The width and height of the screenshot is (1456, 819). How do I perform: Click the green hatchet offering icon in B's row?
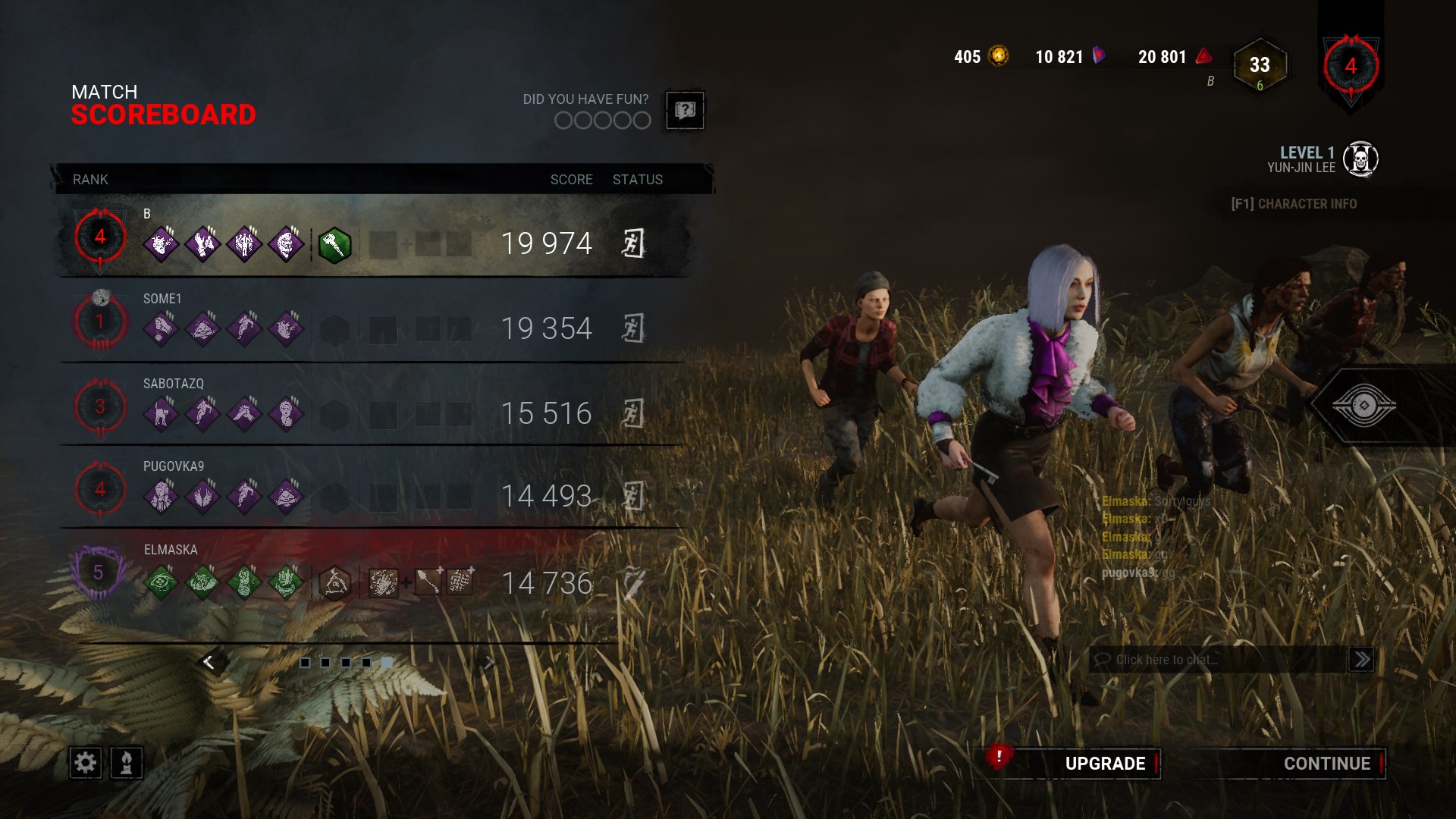pos(336,243)
